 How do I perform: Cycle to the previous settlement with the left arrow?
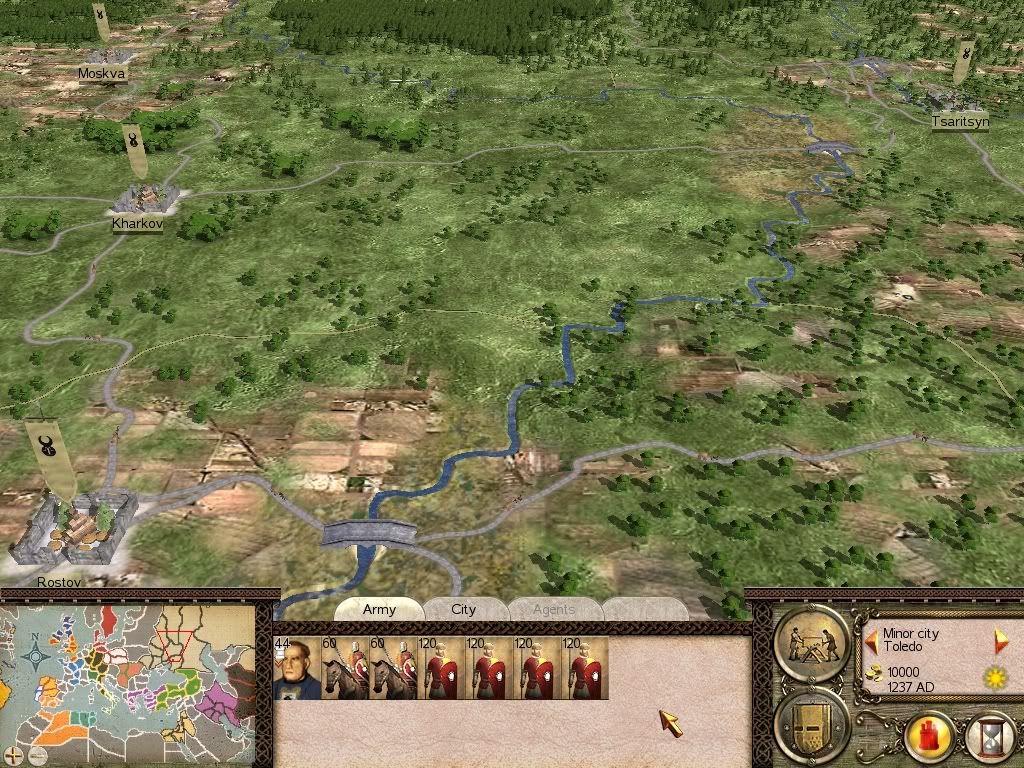(872, 639)
